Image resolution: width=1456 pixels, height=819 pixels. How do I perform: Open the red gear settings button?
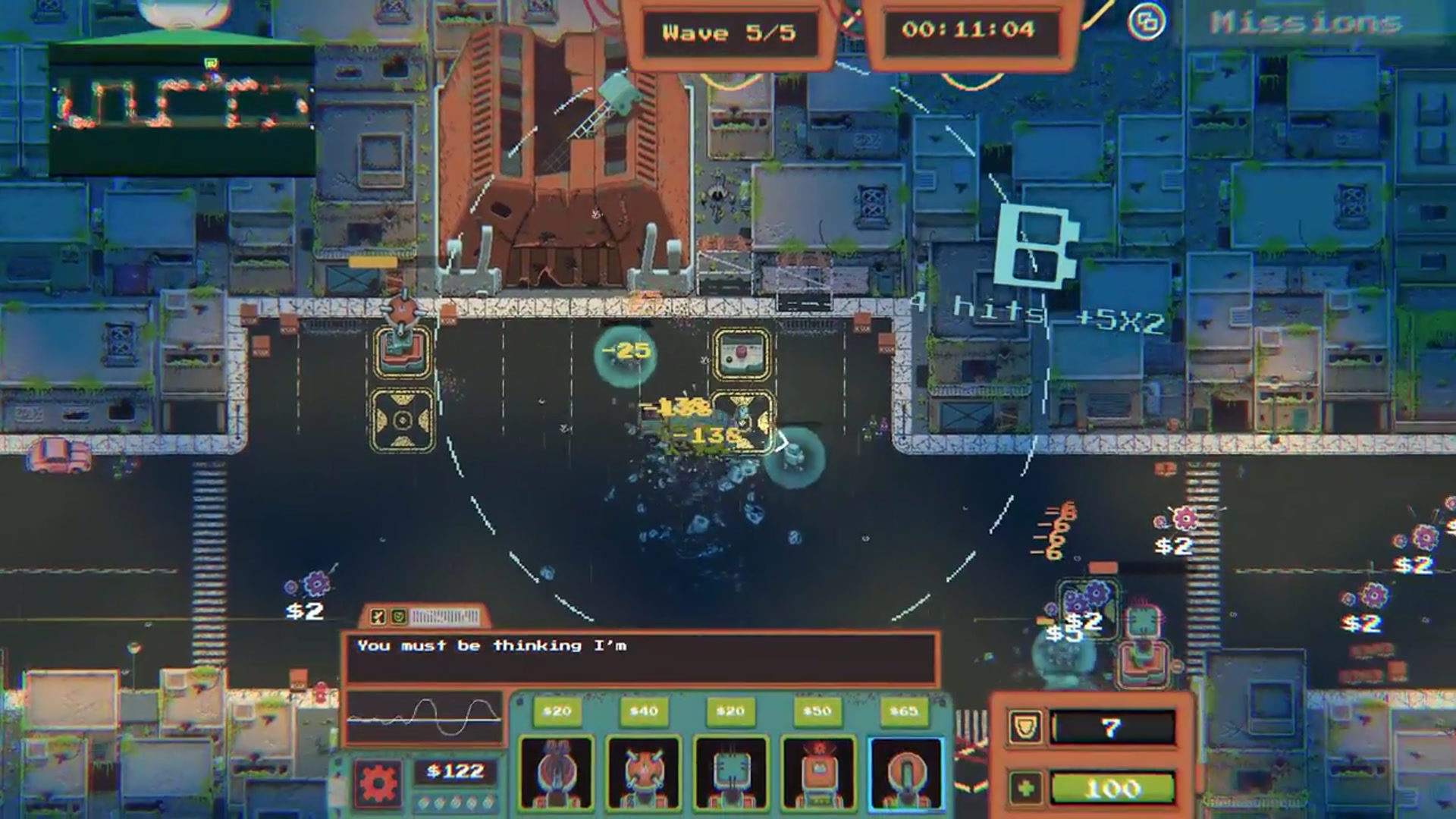click(x=378, y=783)
